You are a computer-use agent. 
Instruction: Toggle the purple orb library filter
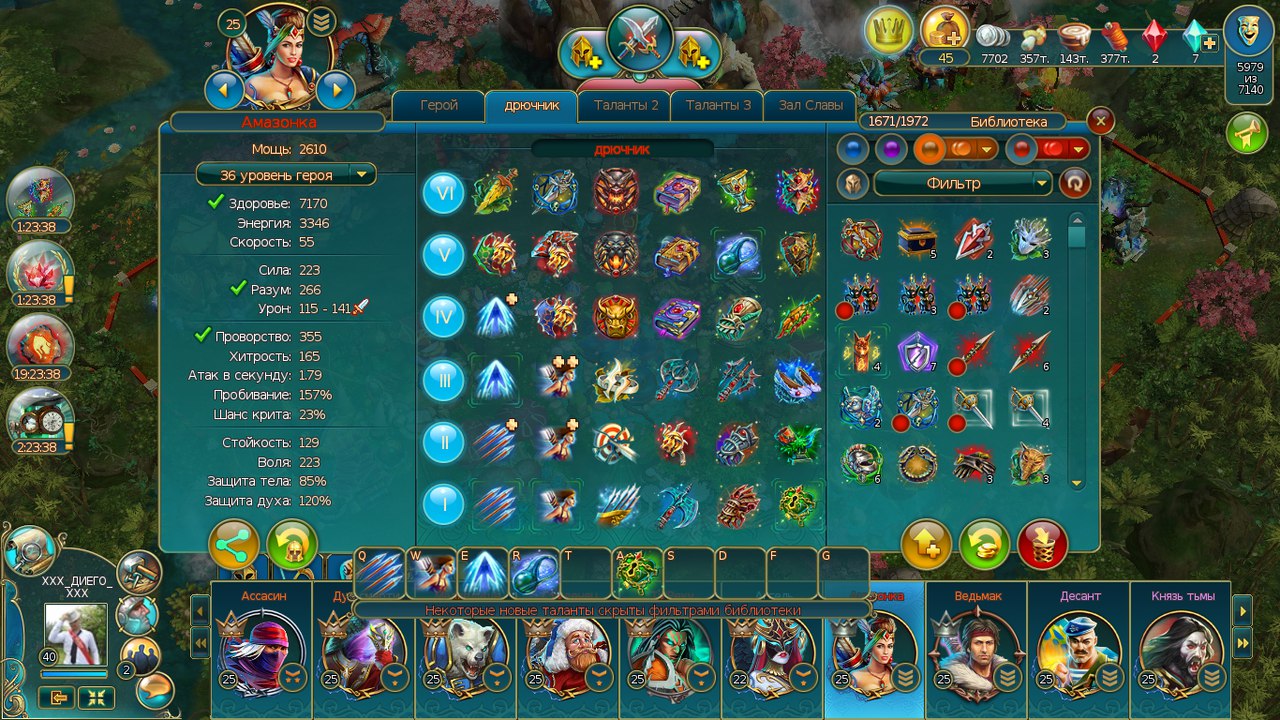point(890,149)
